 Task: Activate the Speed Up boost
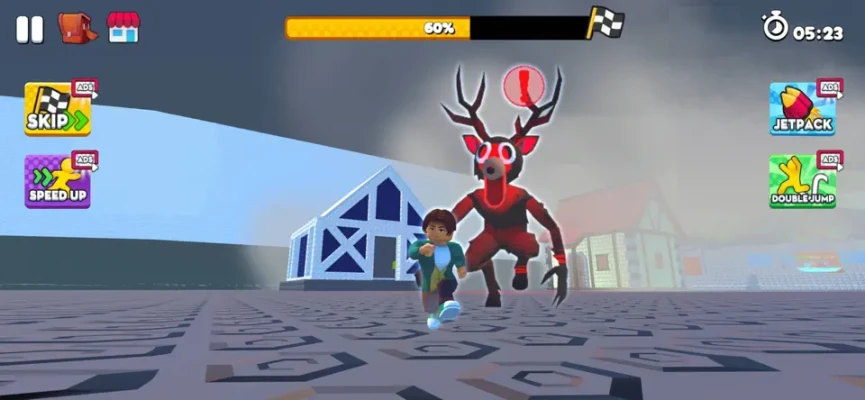(x=58, y=182)
